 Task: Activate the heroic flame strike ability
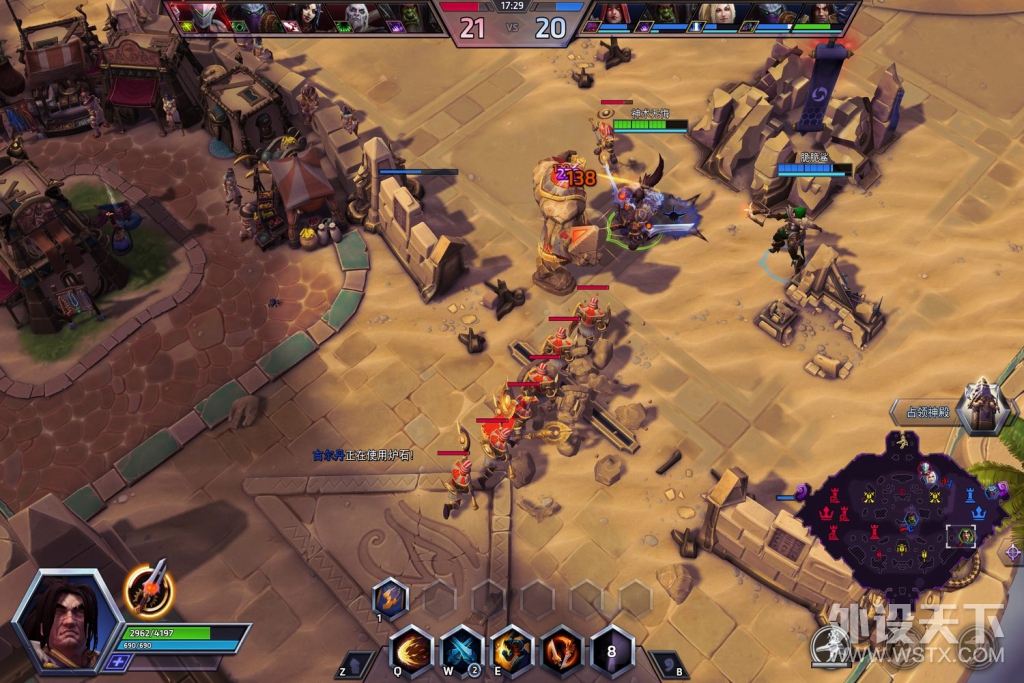coord(562,650)
